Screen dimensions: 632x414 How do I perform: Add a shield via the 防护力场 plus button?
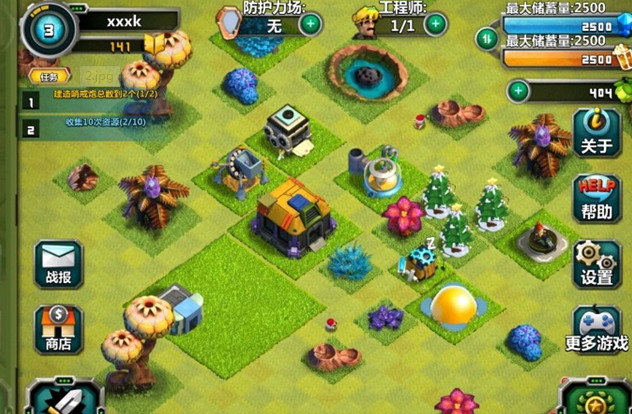point(312,23)
